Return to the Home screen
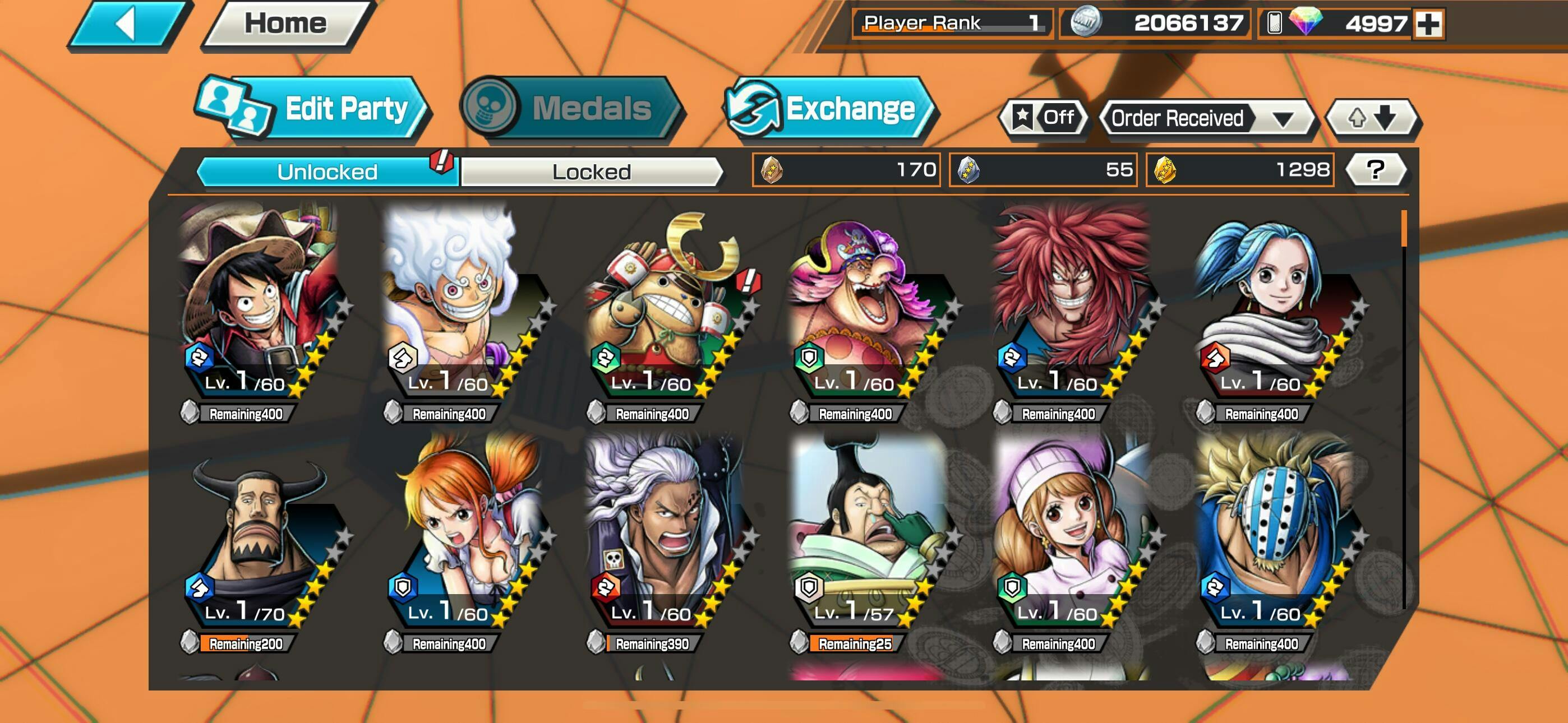The image size is (1568, 723). click(285, 24)
